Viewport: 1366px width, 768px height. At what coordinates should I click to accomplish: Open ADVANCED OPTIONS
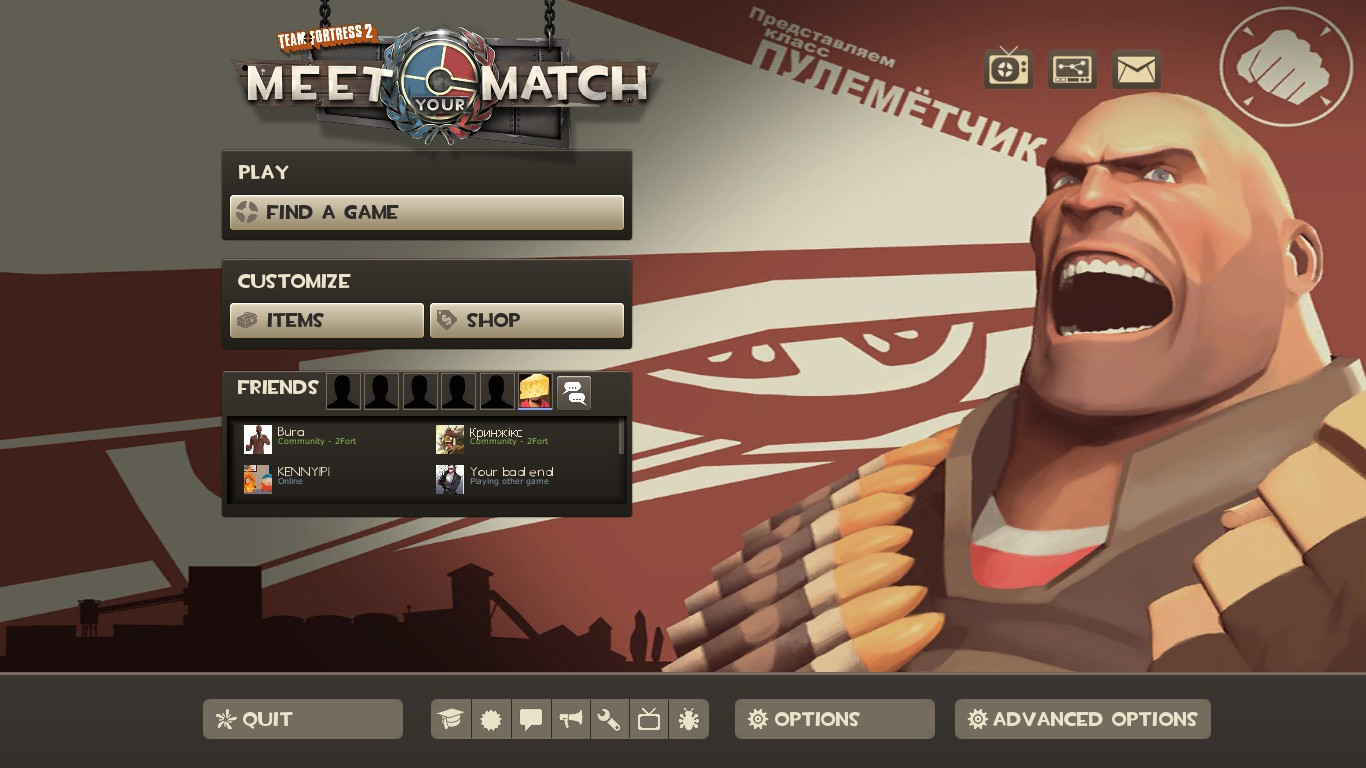point(1082,718)
